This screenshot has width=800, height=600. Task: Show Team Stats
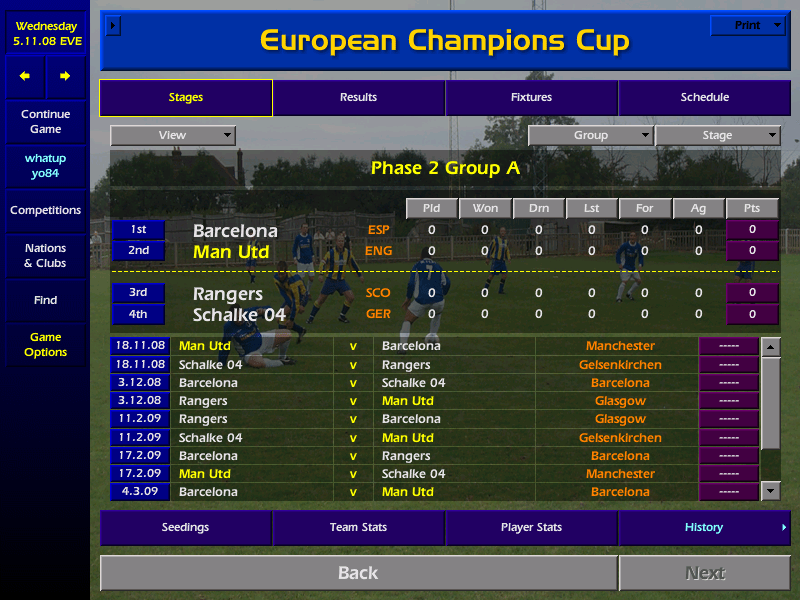coord(358,527)
